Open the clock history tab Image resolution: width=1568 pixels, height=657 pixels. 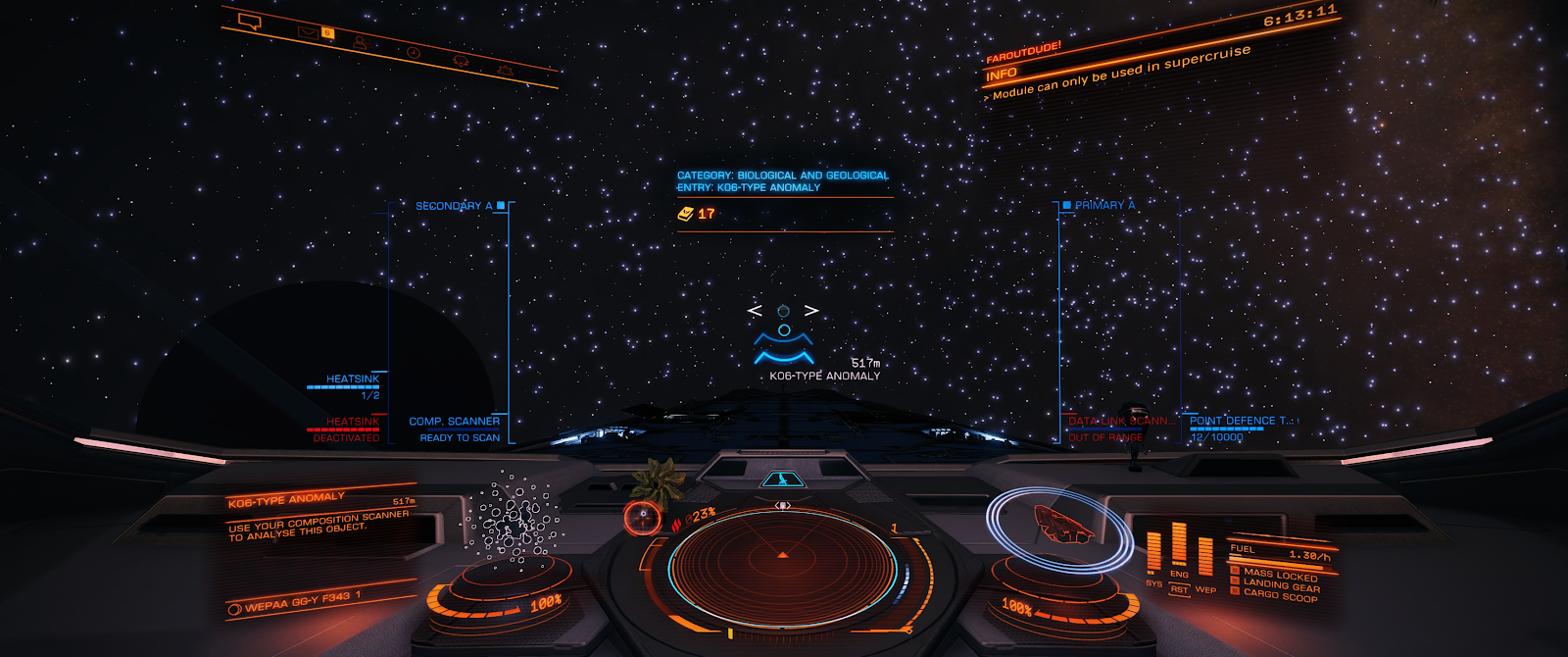point(414,52)
